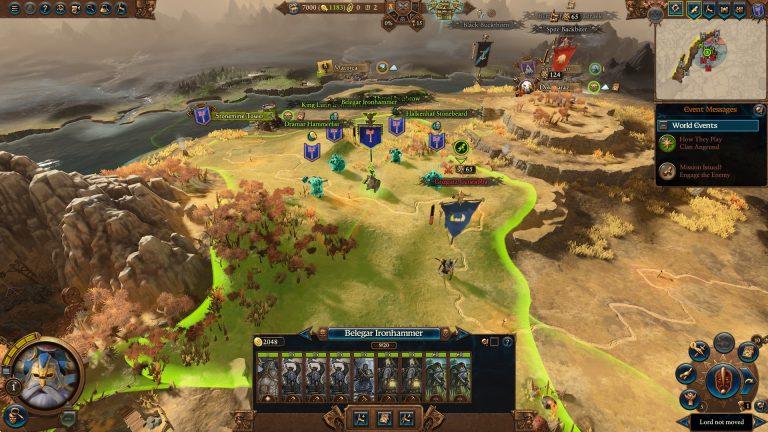This screenshot has width=768, height=432.
Task: Open the Black Backbiters army label
Action: tap(486, 23)
